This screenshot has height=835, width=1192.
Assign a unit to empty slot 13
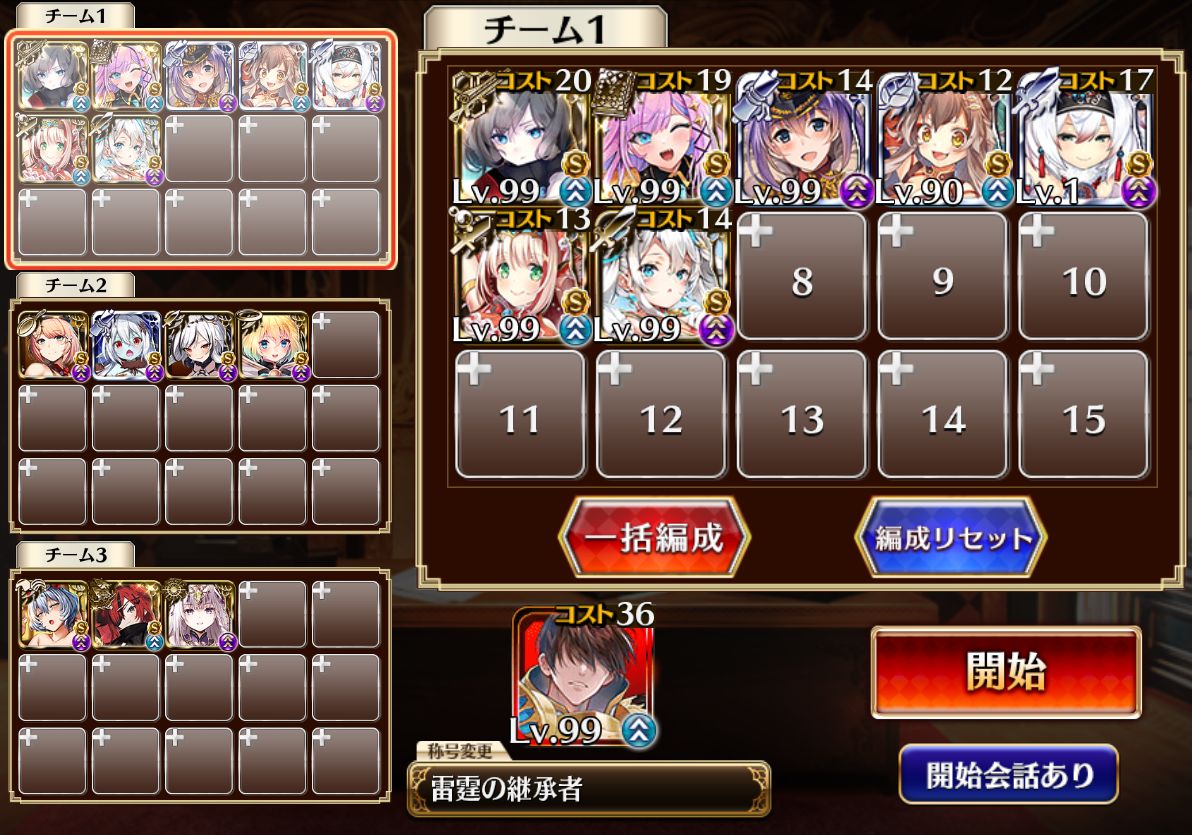pos(802,414)
